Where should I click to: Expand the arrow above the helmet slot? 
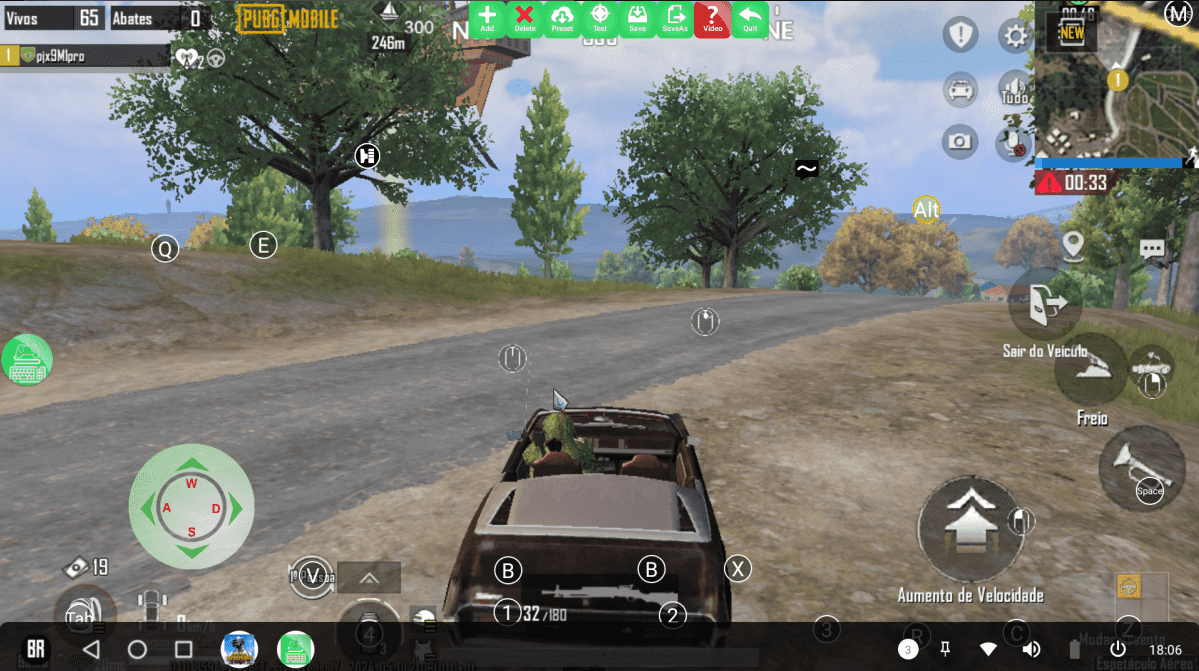coord(368,577)
